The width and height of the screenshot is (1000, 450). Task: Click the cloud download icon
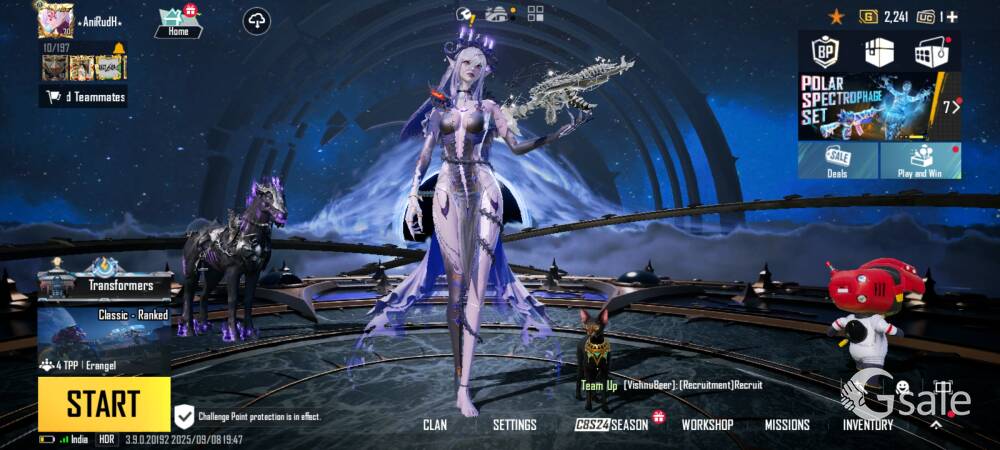tap(257, 21)
